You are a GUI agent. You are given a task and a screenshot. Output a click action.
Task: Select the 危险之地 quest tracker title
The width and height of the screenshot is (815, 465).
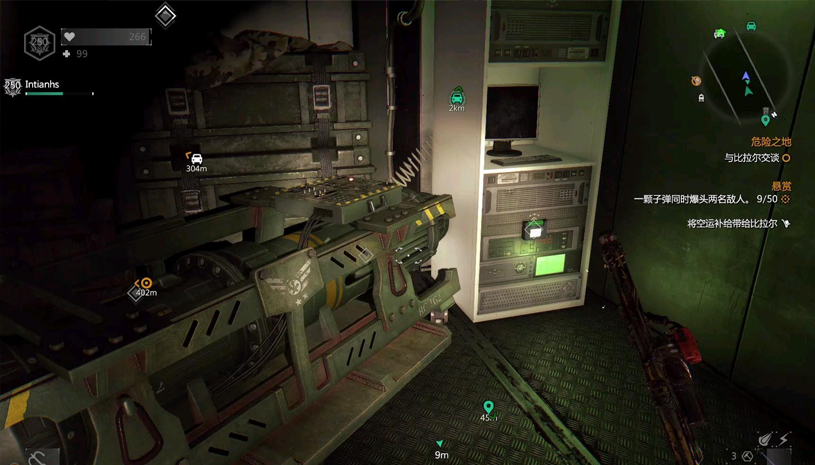(x=771, y=142)
